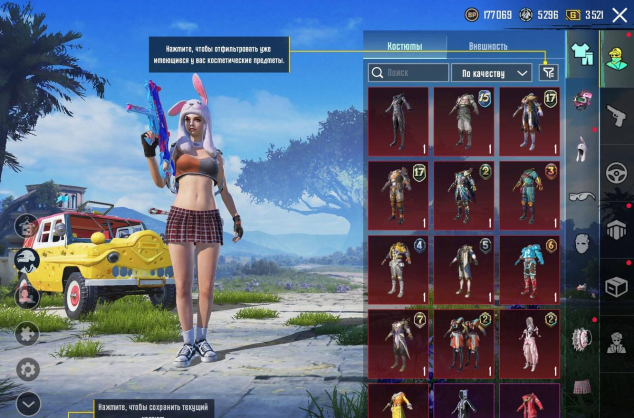Select the yellow outfit with badge 4
Screen dimensions: 634x418
point(398,269)
